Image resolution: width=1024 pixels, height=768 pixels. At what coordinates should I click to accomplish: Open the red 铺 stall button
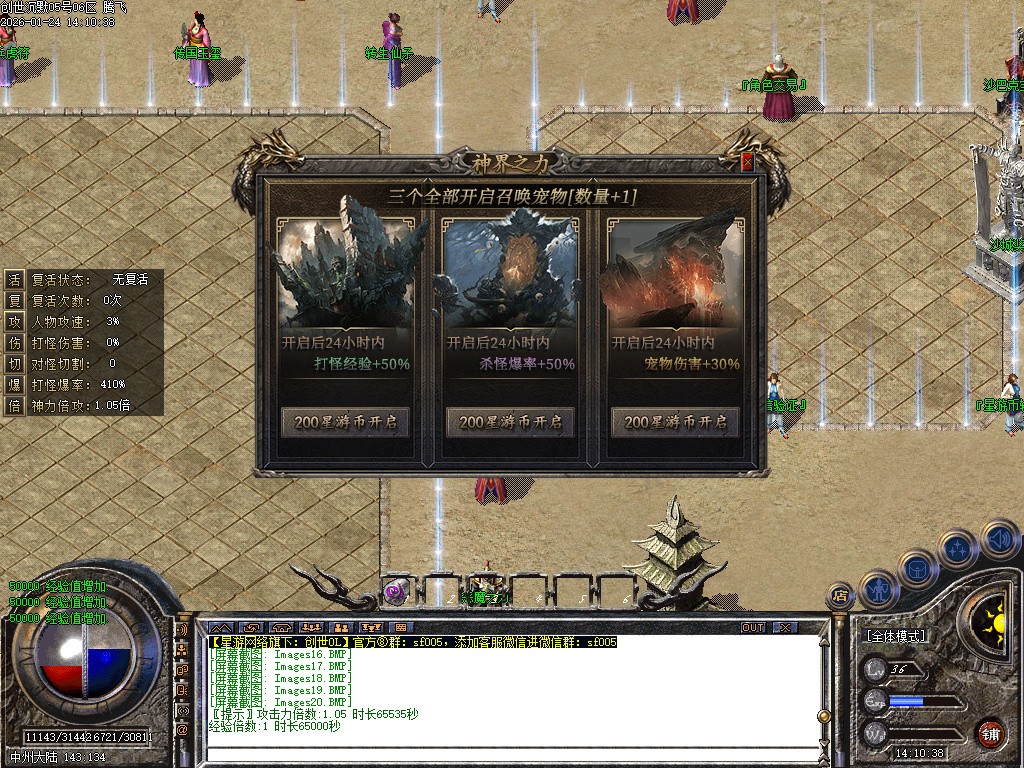pyautogui.click(x=990, y=732)
